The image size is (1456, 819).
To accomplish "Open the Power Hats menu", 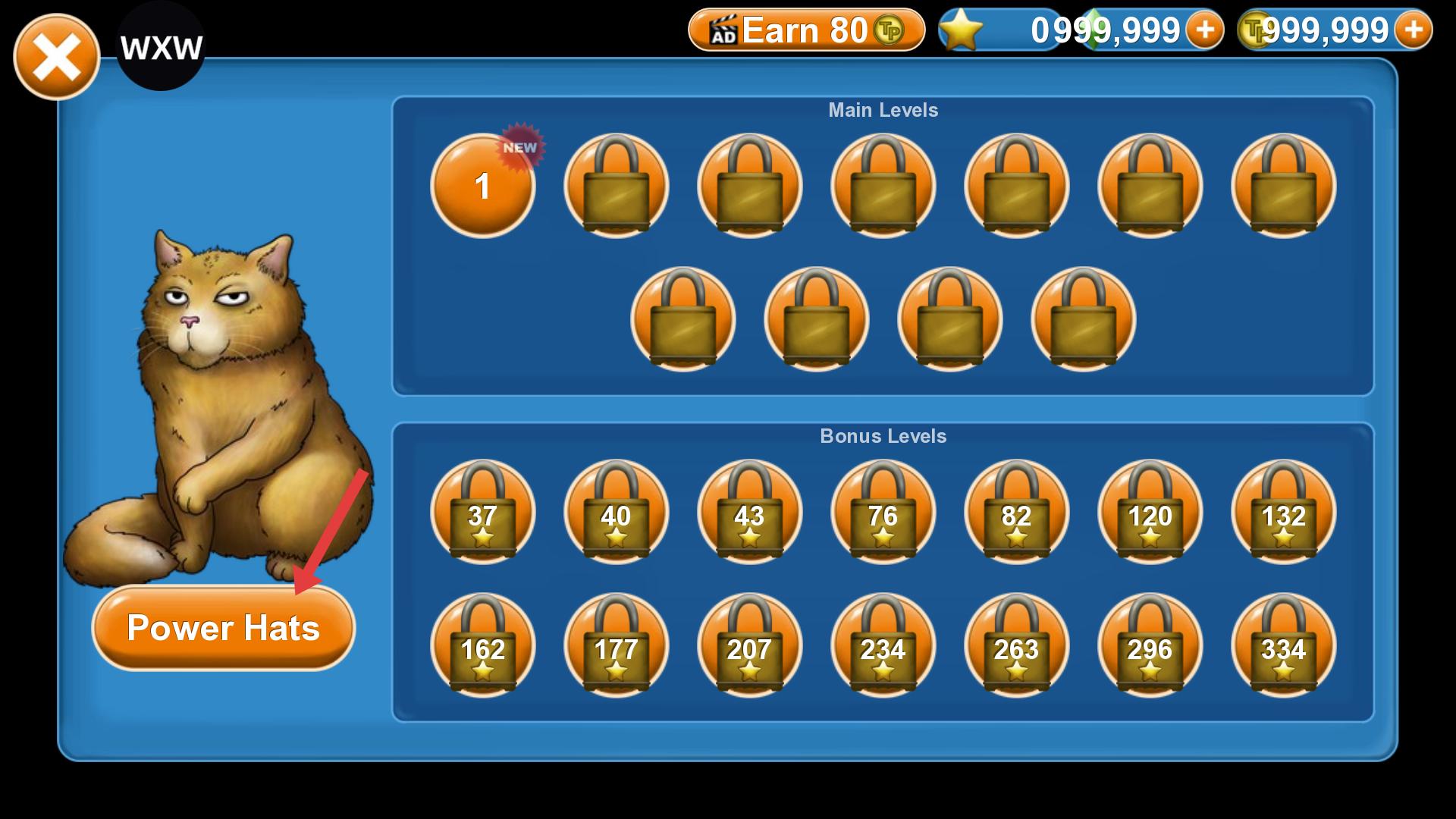I will 223,628.
